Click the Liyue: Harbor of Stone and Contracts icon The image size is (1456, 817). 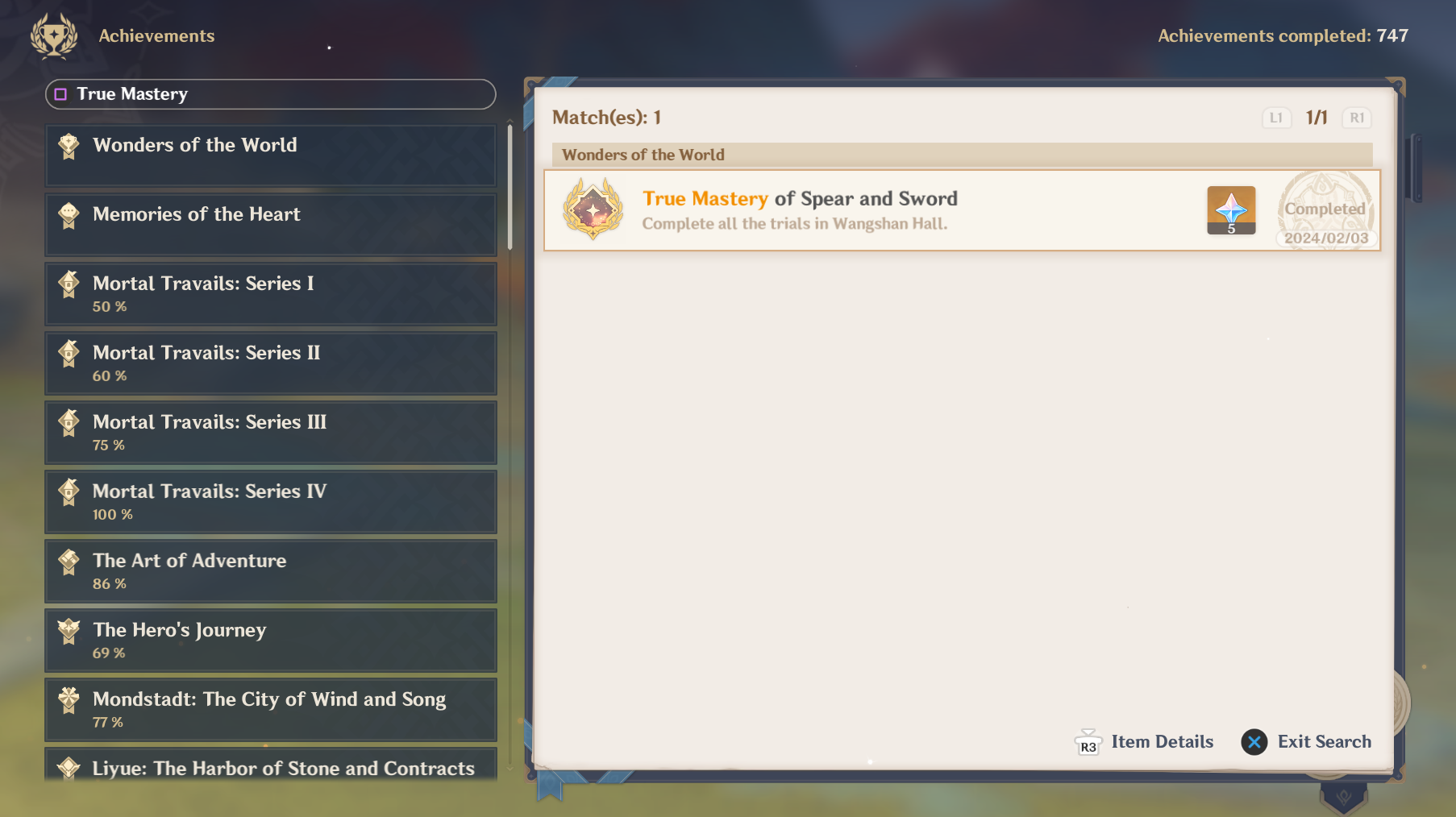pyautogui.click(x=69, y=769)
